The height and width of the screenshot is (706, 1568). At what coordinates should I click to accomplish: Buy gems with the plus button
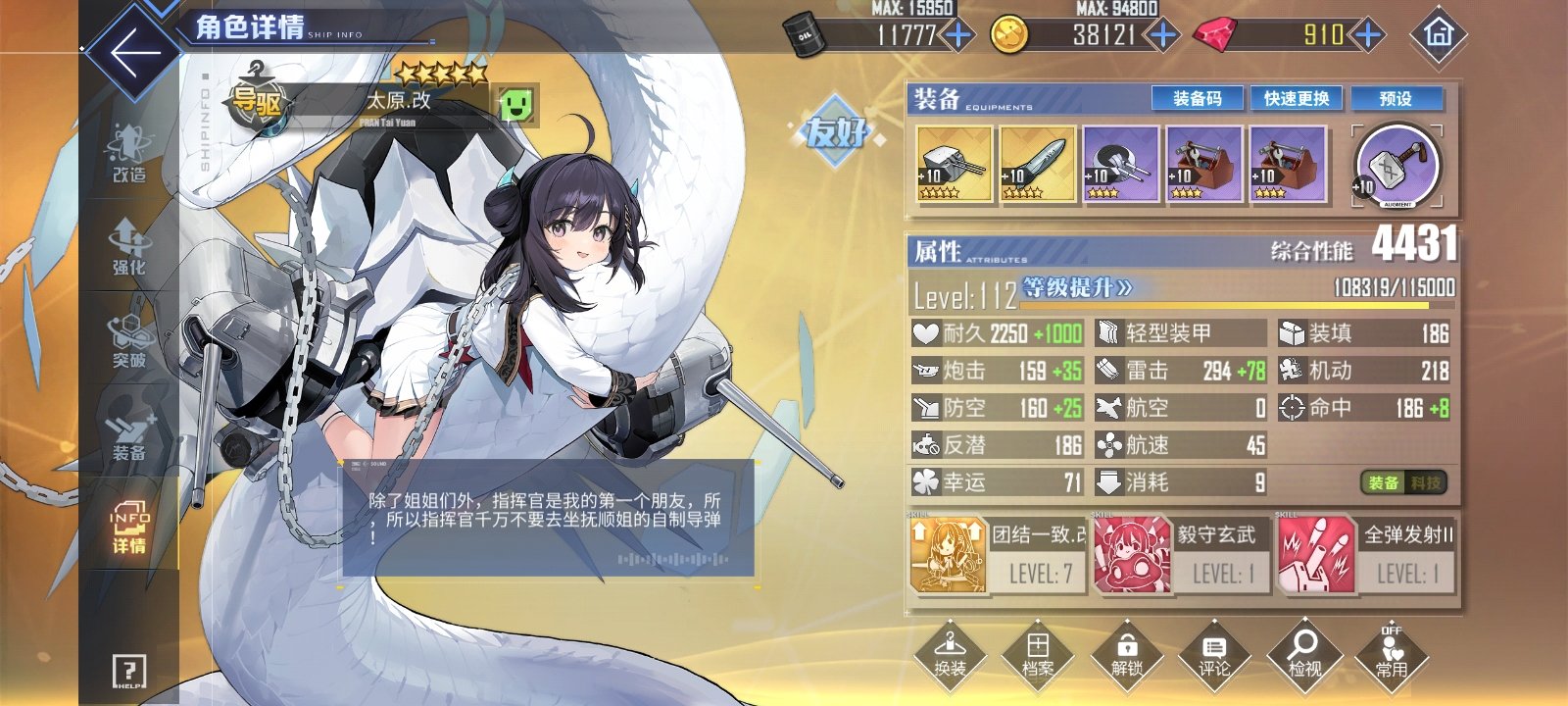click(x=1367, y=36)
